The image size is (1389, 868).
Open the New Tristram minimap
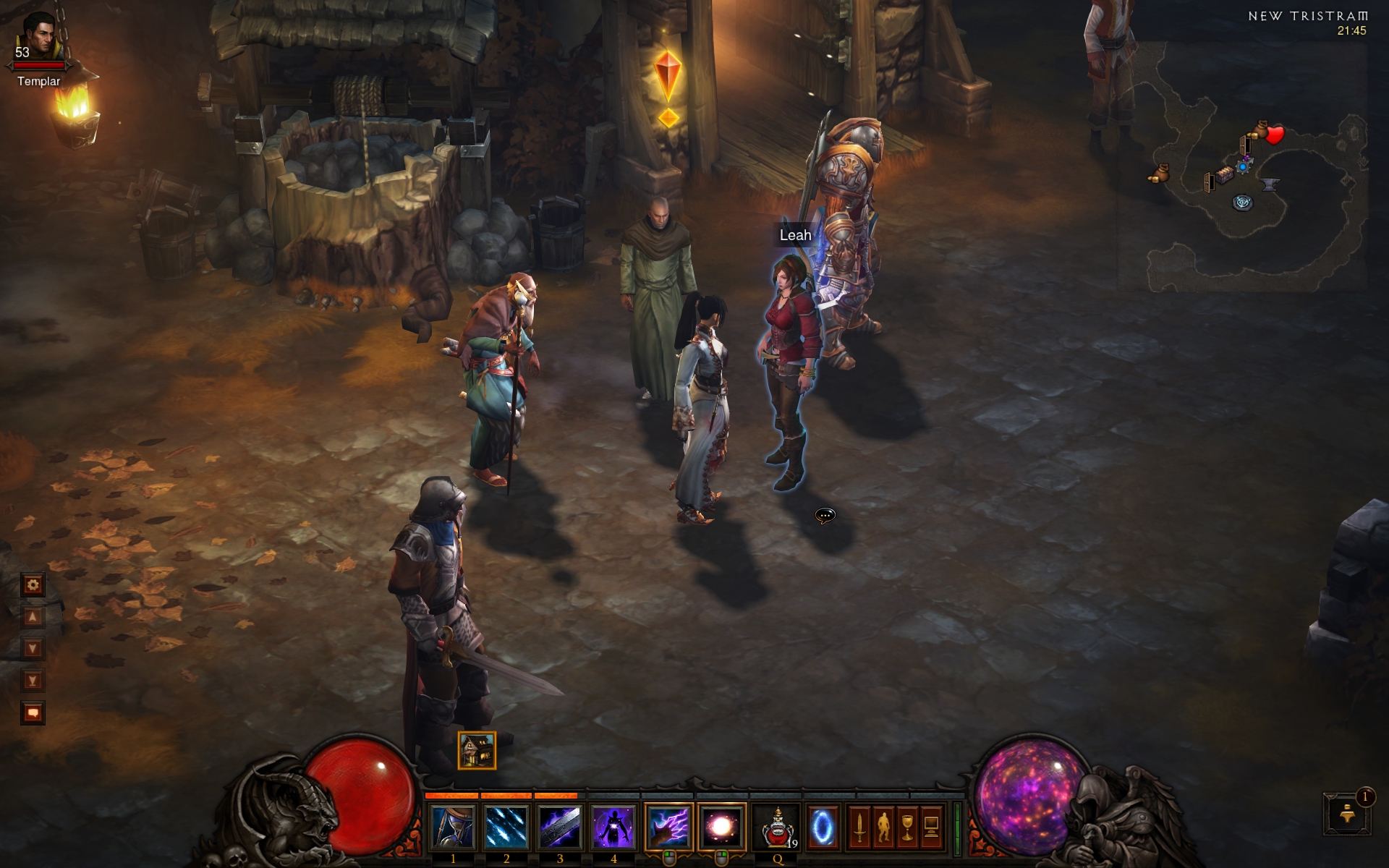(1243, 166)
